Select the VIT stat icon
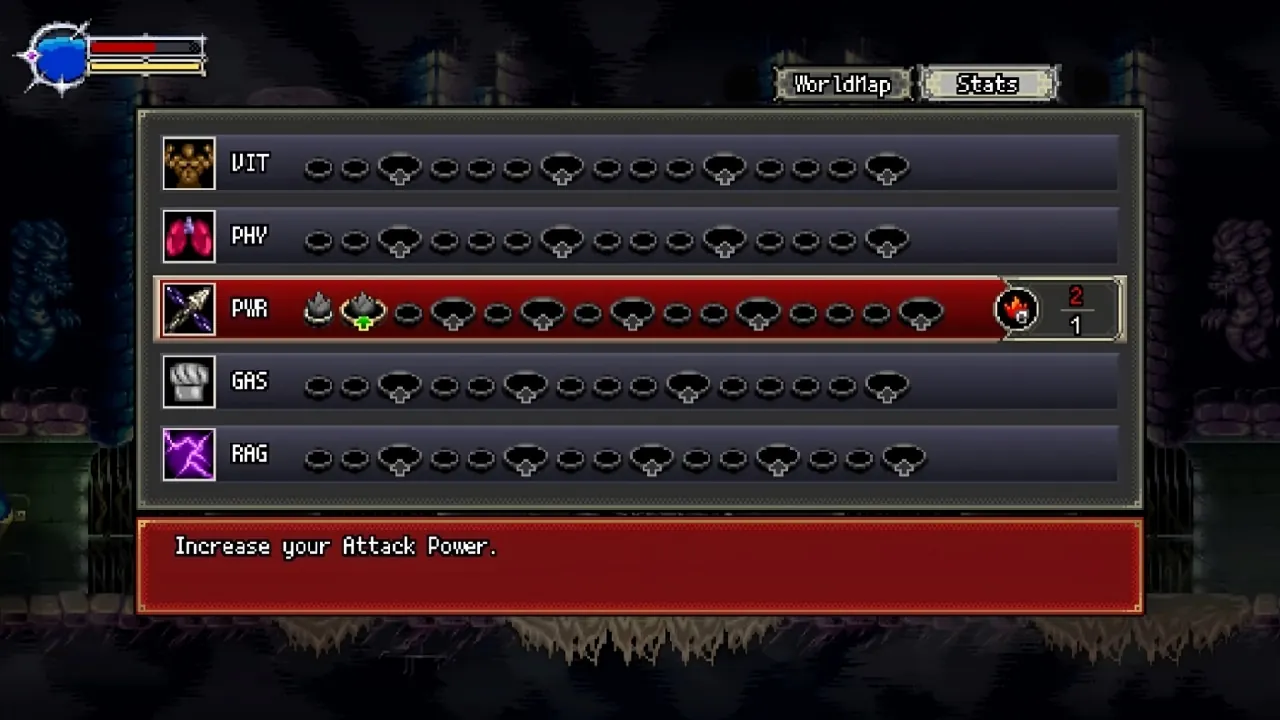The width and height of the screenshot is (1280, 720). click(x=189, y=163)
